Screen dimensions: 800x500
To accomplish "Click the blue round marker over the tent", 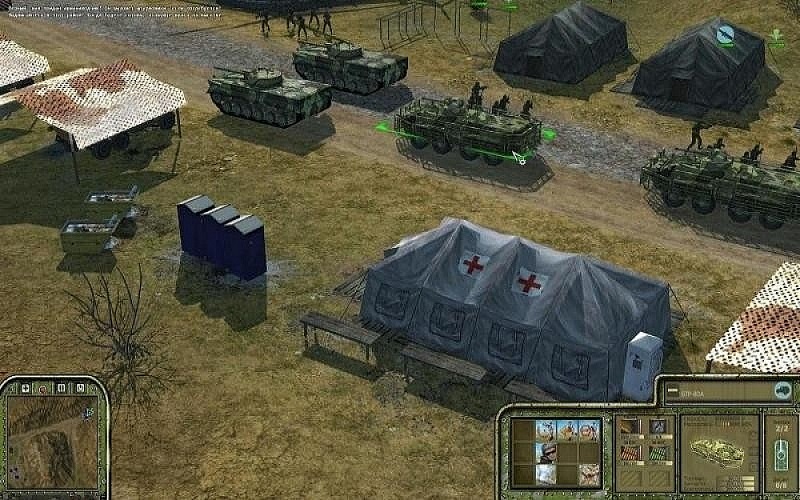I will tap(726, 36).
